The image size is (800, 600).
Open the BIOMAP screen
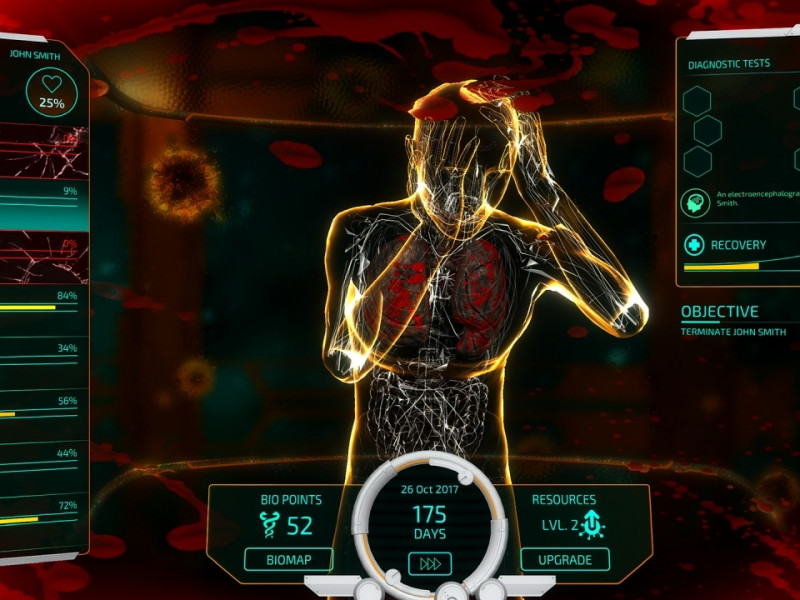click(289, 560)
